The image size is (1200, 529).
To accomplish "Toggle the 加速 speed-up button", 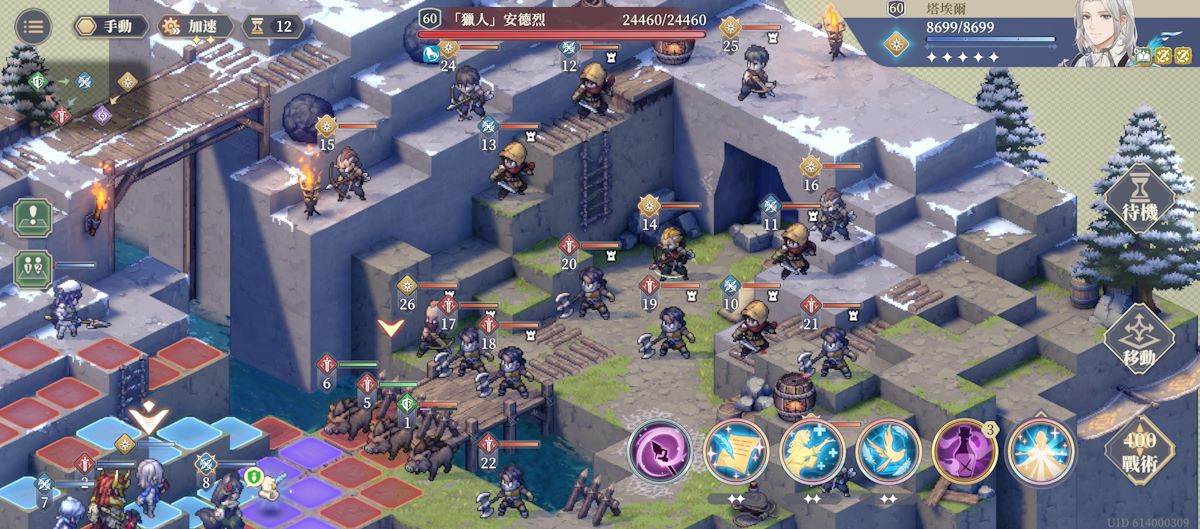I will pos(195,26).
